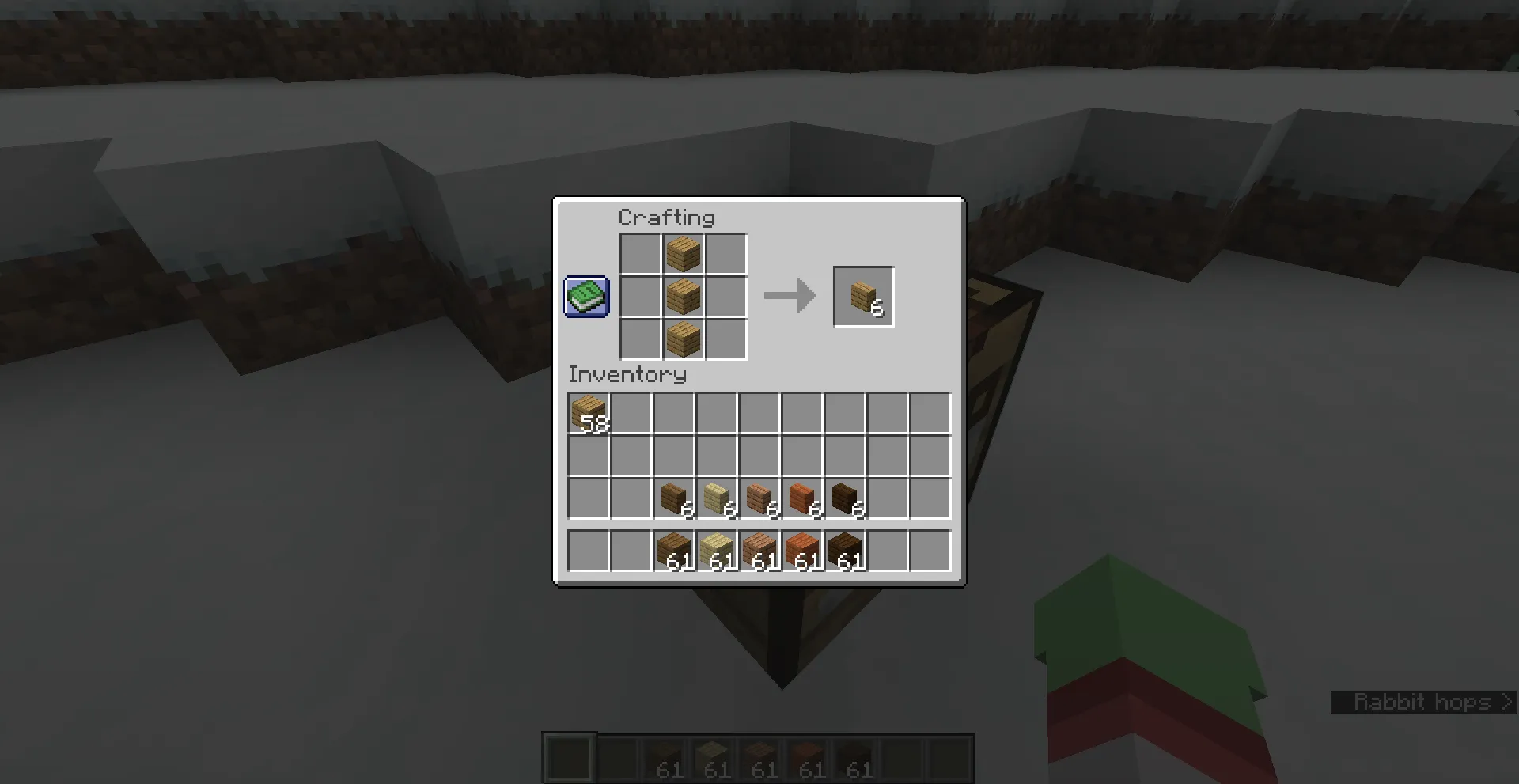Pick up oak planks from middle crafting slot

tap(683, 297)
